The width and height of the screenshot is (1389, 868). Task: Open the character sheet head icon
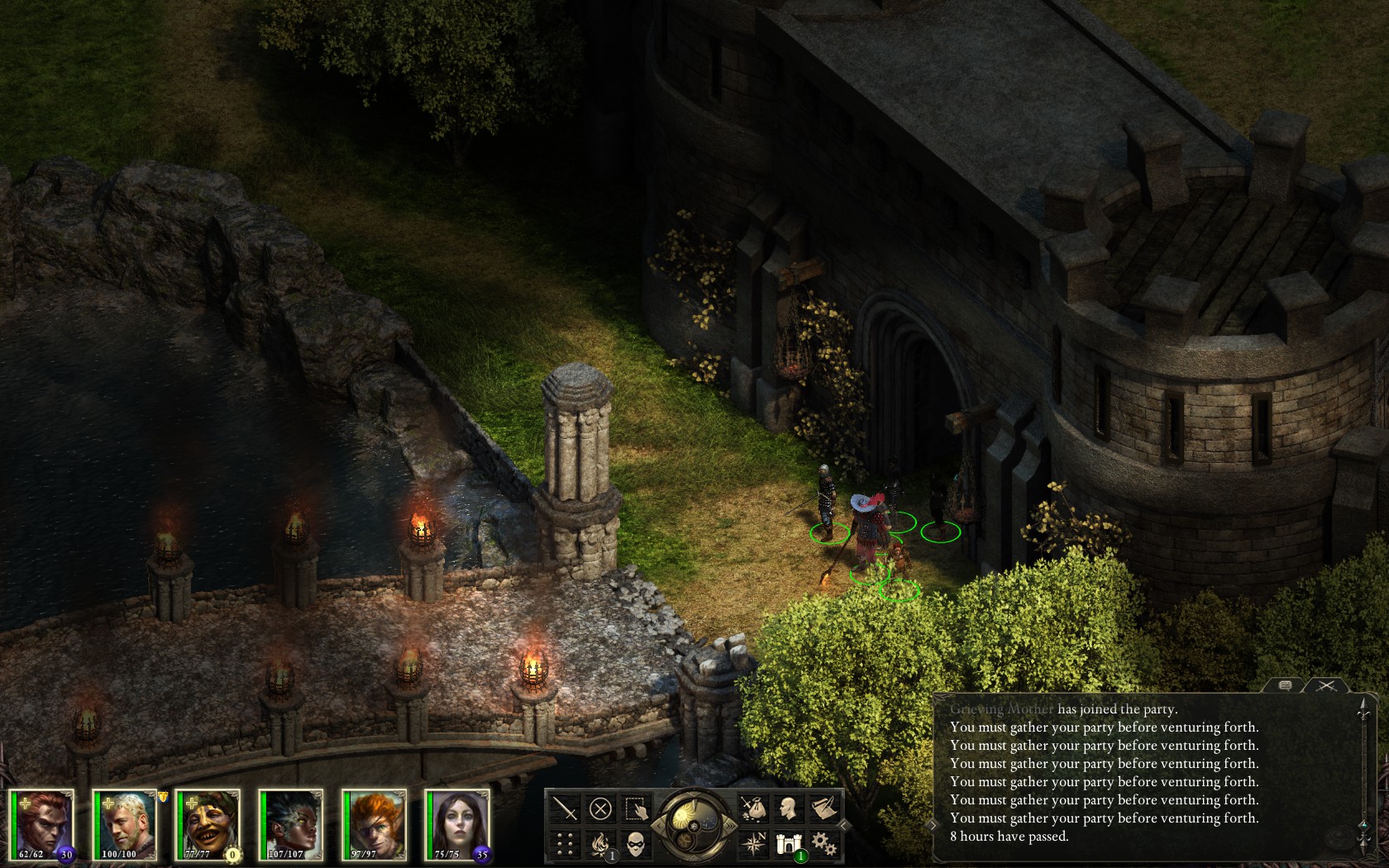[x=789, y=806]
